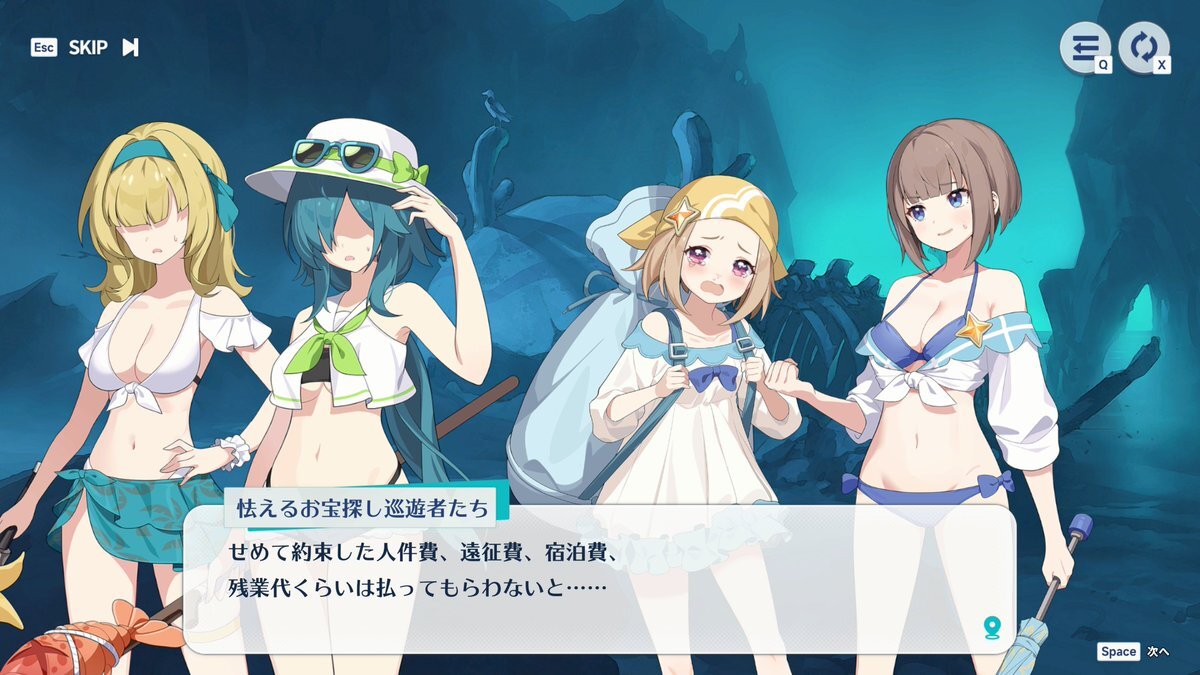Open the dialogue log
This screenshot has height=675, width=1200.
(1086, 47)
